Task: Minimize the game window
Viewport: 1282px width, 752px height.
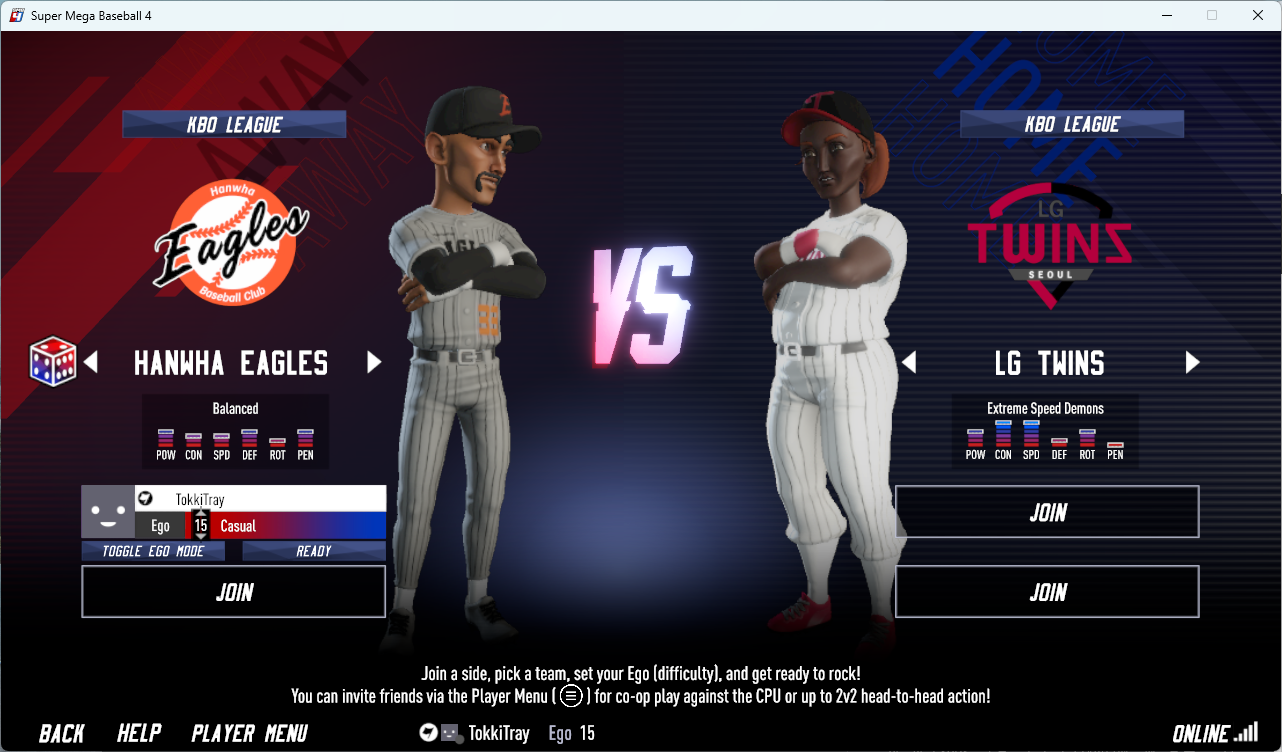Action: (x=1166, y=15)
